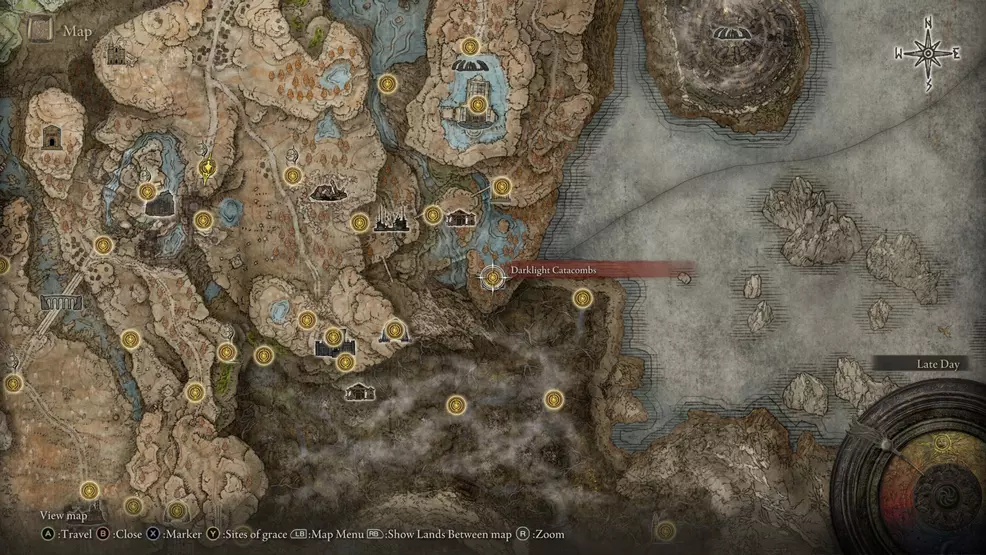Screen dimensions: 986x555
Task: Select the stone bridge landmark icon
Action: [61, 303]
